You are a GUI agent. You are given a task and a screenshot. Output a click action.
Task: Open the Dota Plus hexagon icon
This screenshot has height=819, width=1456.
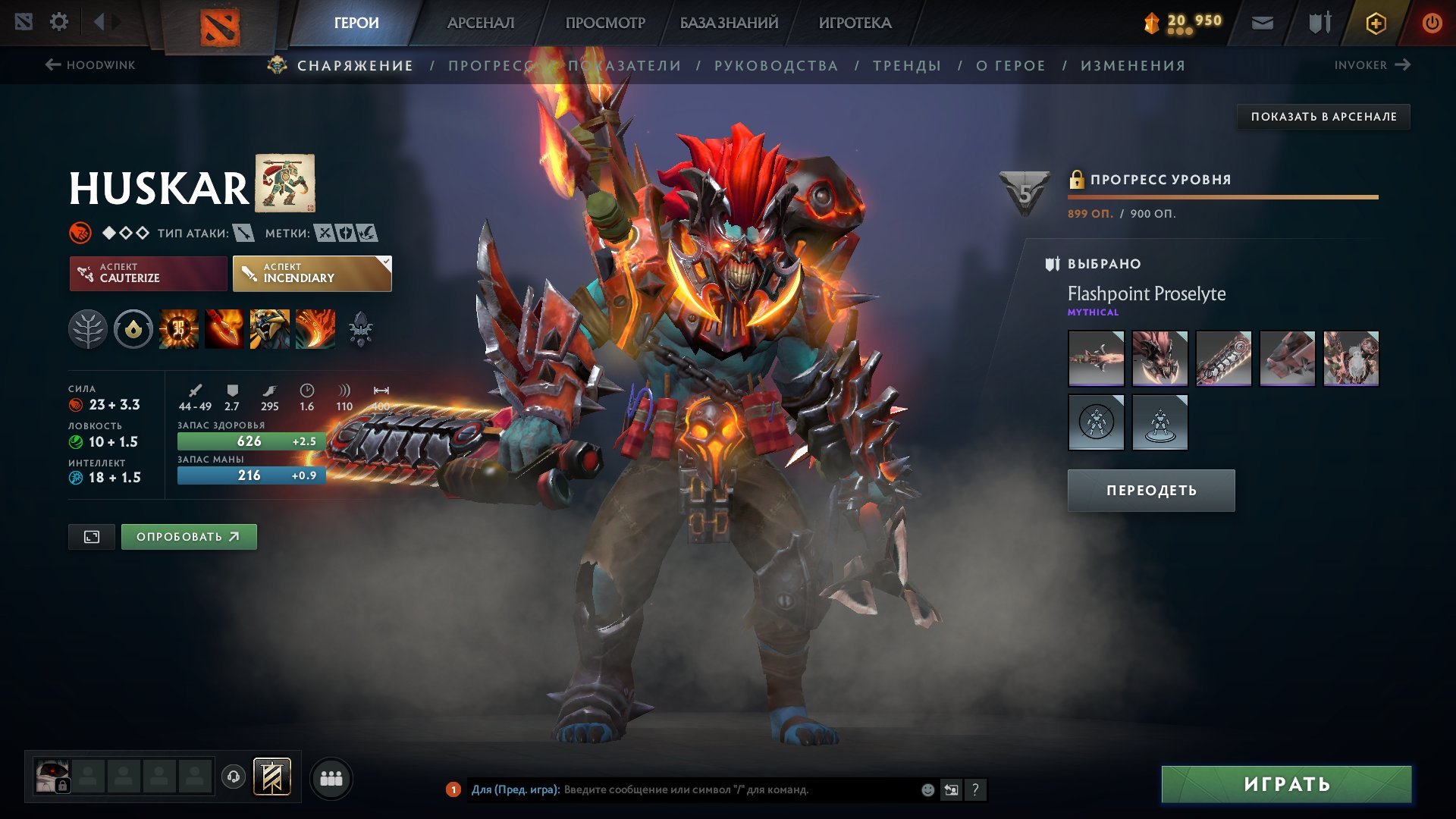[x=1375, y=23]
